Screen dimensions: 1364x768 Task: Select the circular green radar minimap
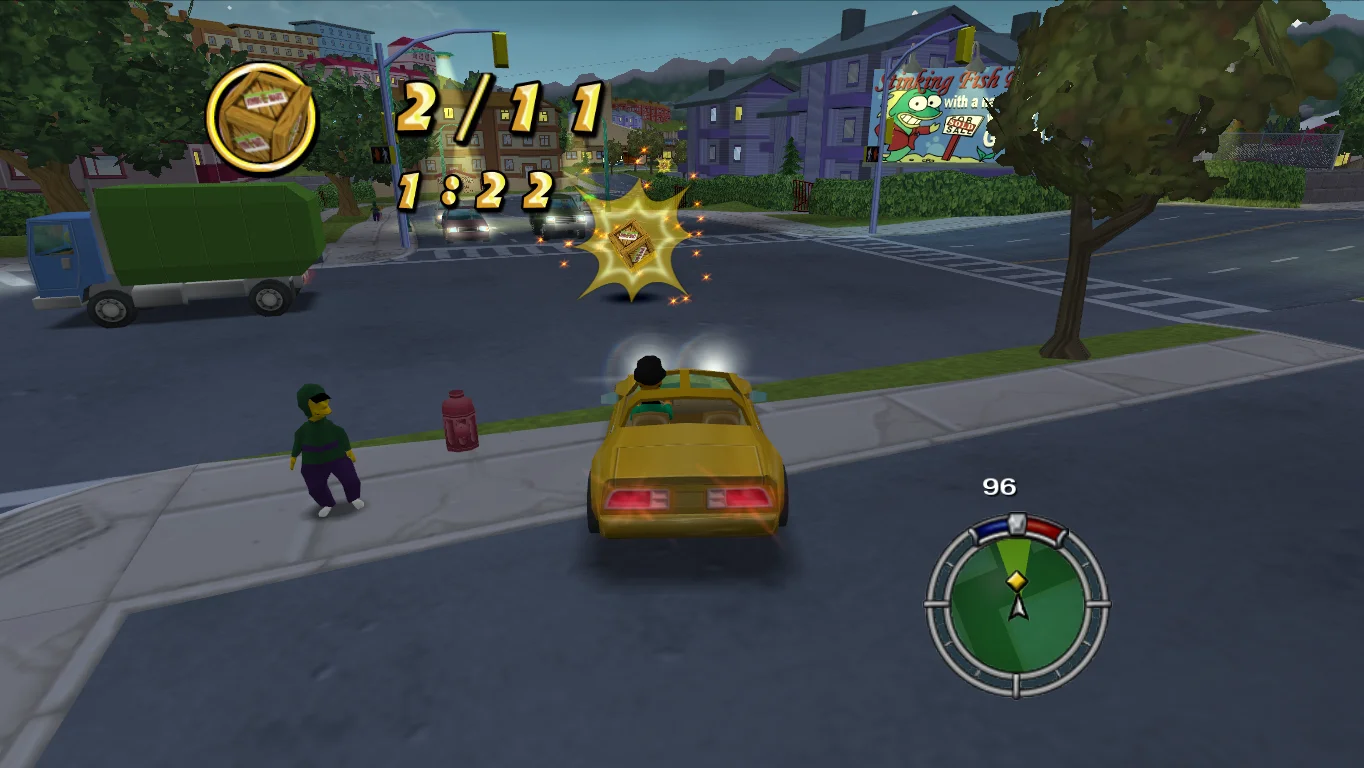click(1017, 604)
